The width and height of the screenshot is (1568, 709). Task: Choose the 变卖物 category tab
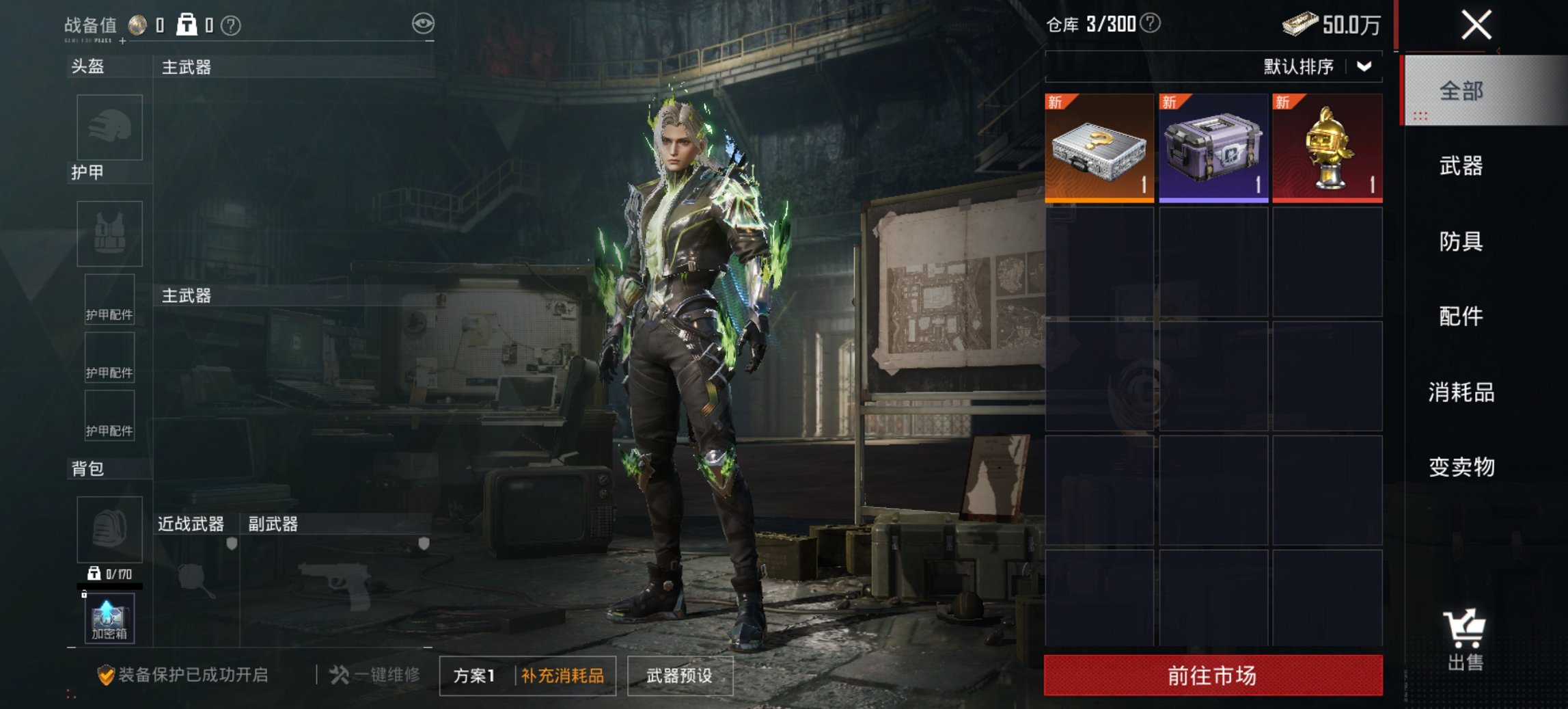pyautogui.click(x=1461, y=468)
